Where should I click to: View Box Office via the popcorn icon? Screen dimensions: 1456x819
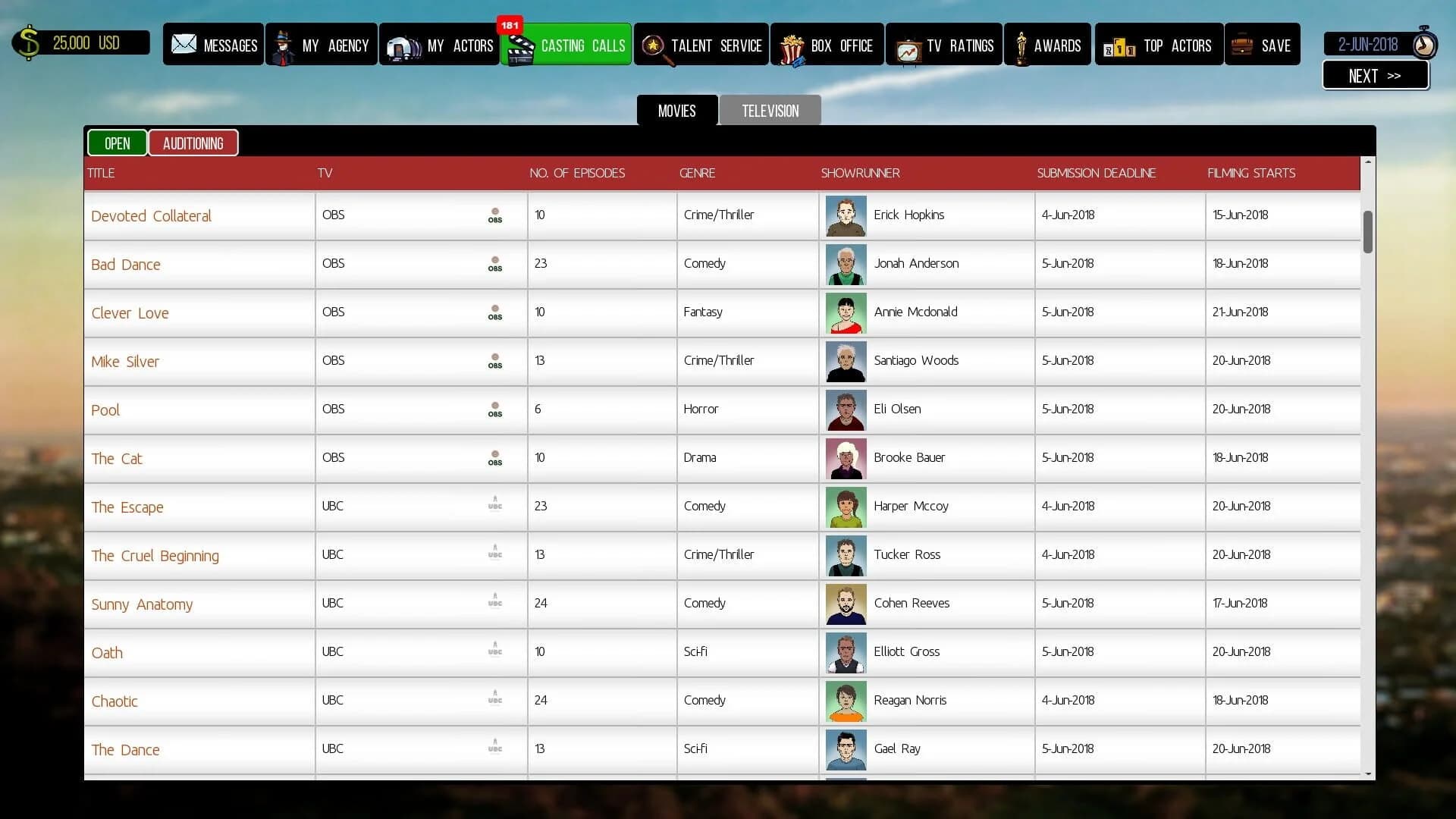coord(793,44)
